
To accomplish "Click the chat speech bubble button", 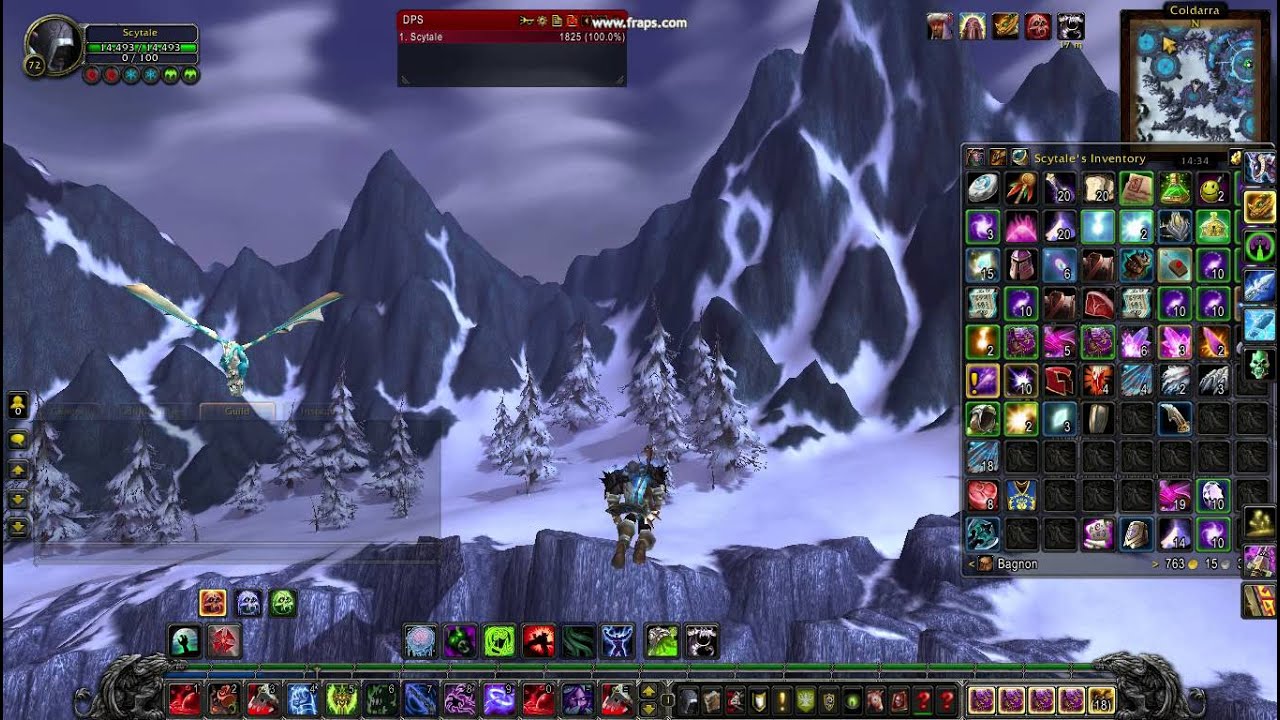I will 18,440.
